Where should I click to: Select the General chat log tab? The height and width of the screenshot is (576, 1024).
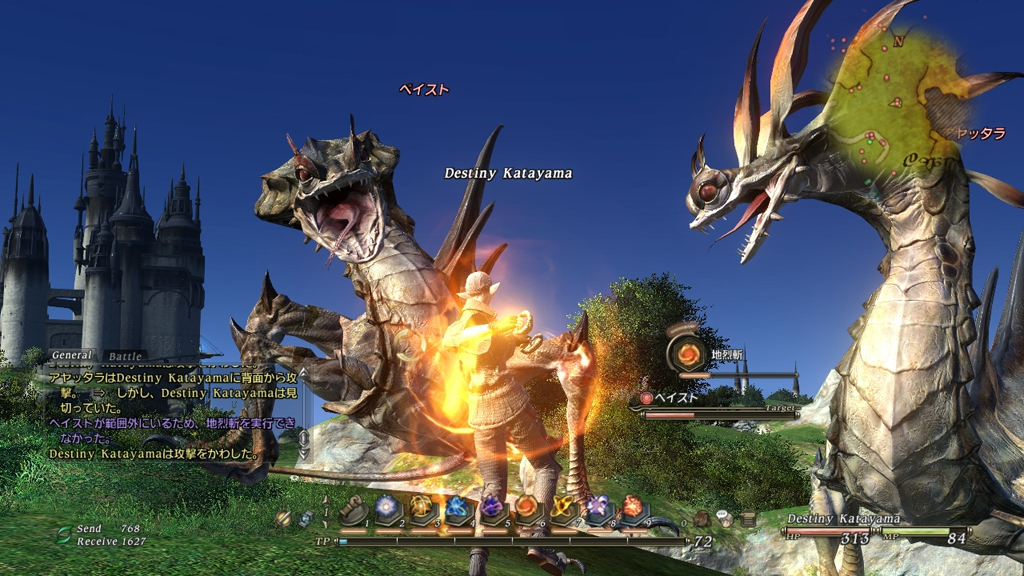(72, 355)
